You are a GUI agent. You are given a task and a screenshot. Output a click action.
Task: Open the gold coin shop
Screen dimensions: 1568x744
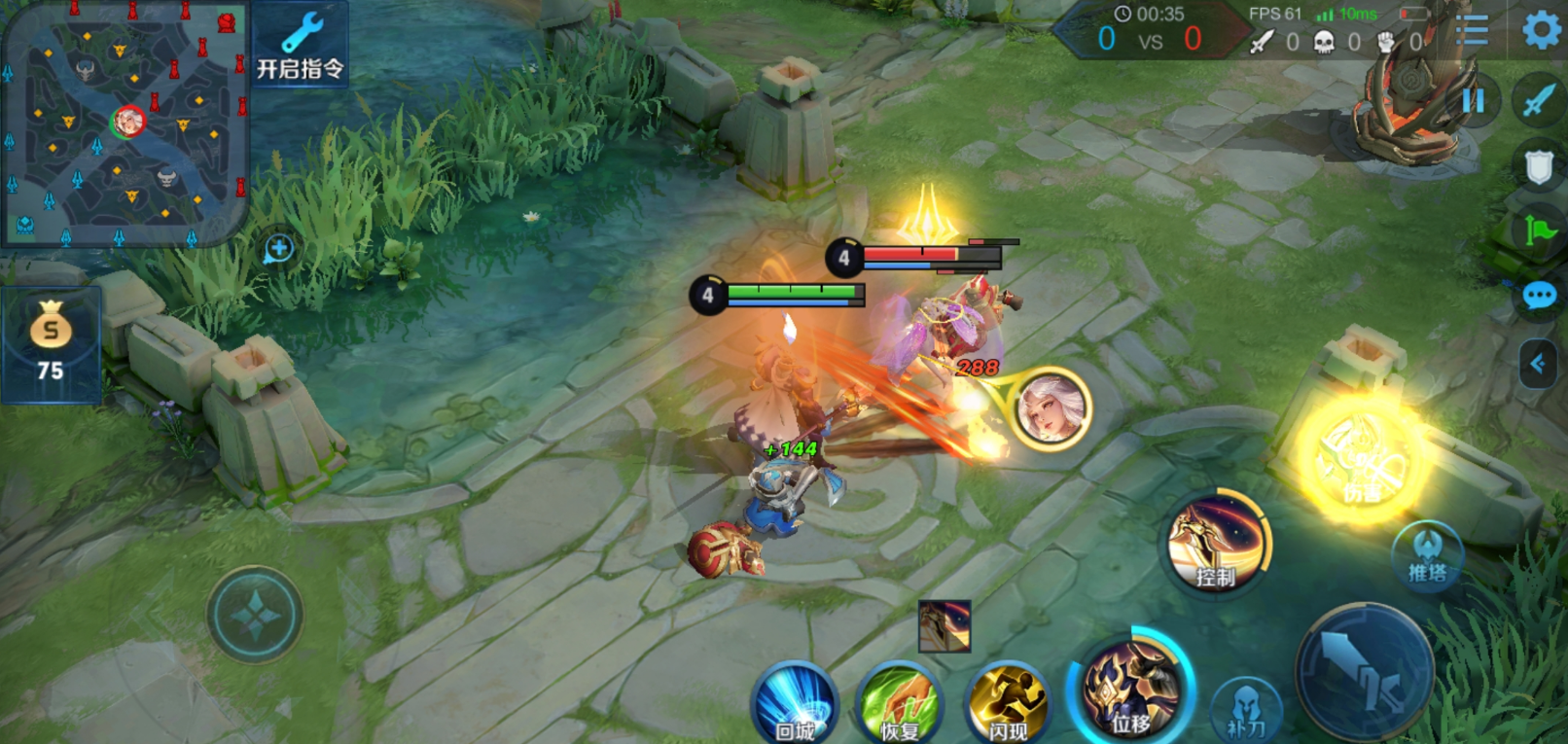tap(51, 343)
